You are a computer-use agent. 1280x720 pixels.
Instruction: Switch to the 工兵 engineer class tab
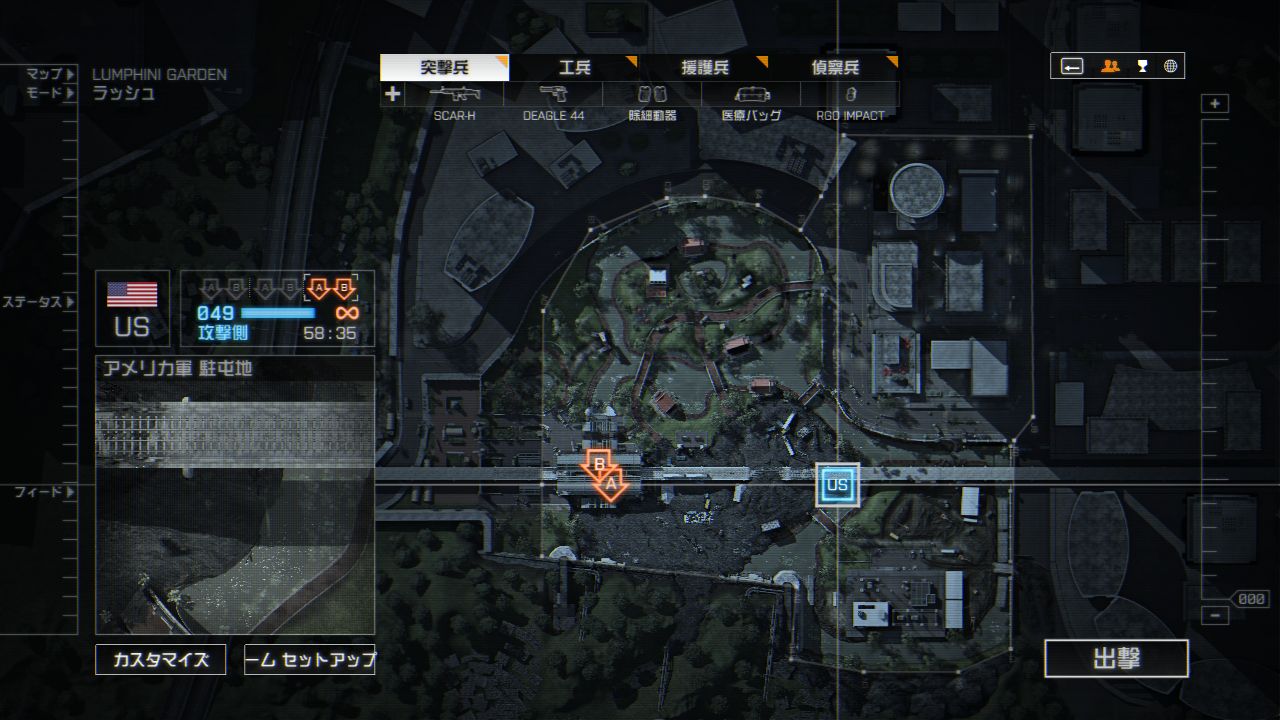click(x=574, y=68)
